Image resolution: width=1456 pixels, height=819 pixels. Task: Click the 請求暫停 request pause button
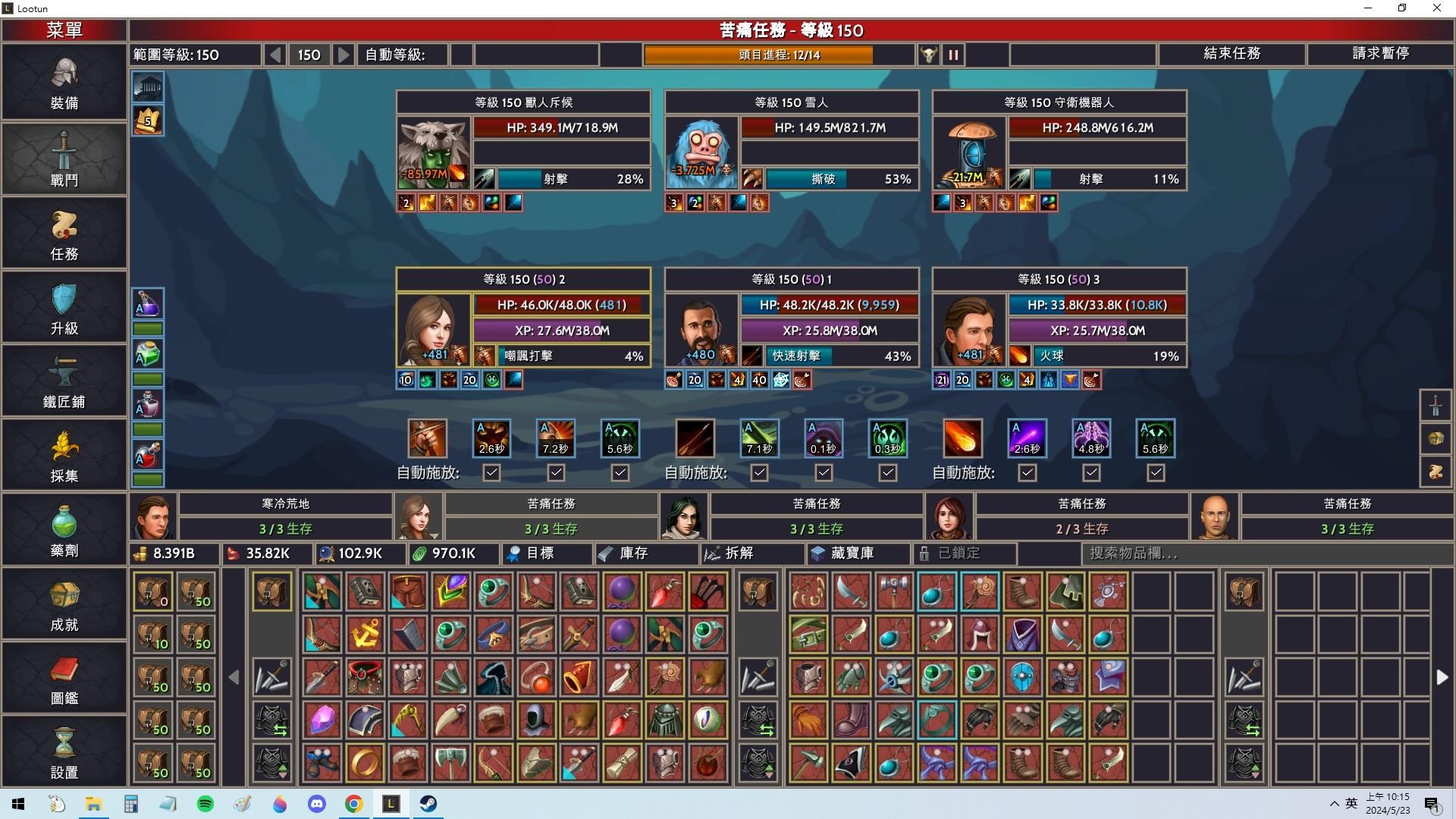1380,54
